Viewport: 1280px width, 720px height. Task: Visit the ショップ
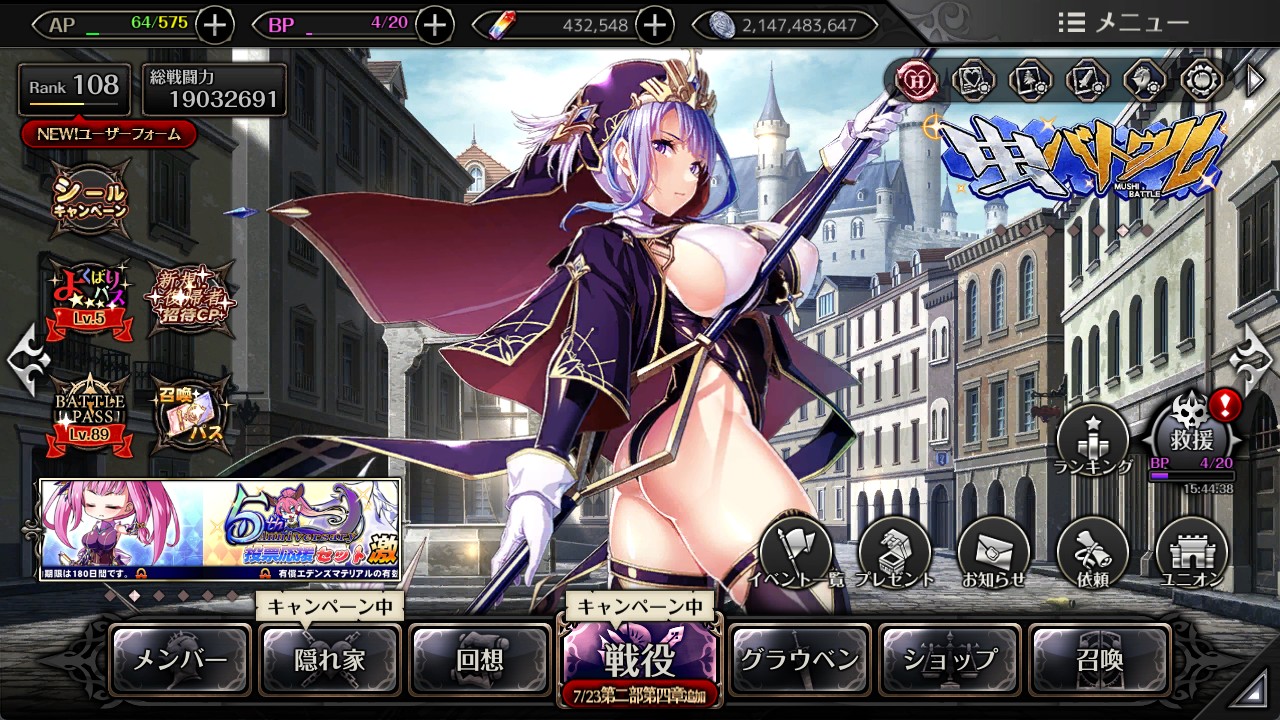coord(950,659)
